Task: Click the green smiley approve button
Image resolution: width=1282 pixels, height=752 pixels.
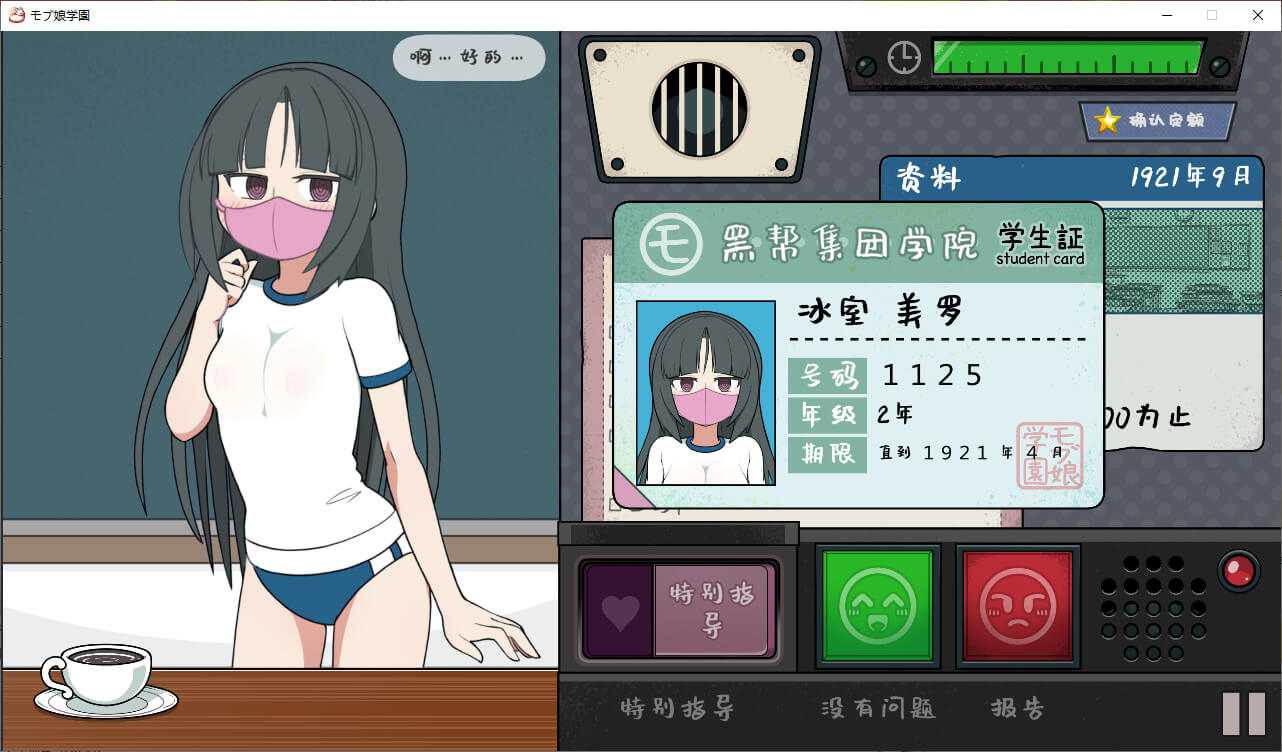Action: [x=877, y=605]
